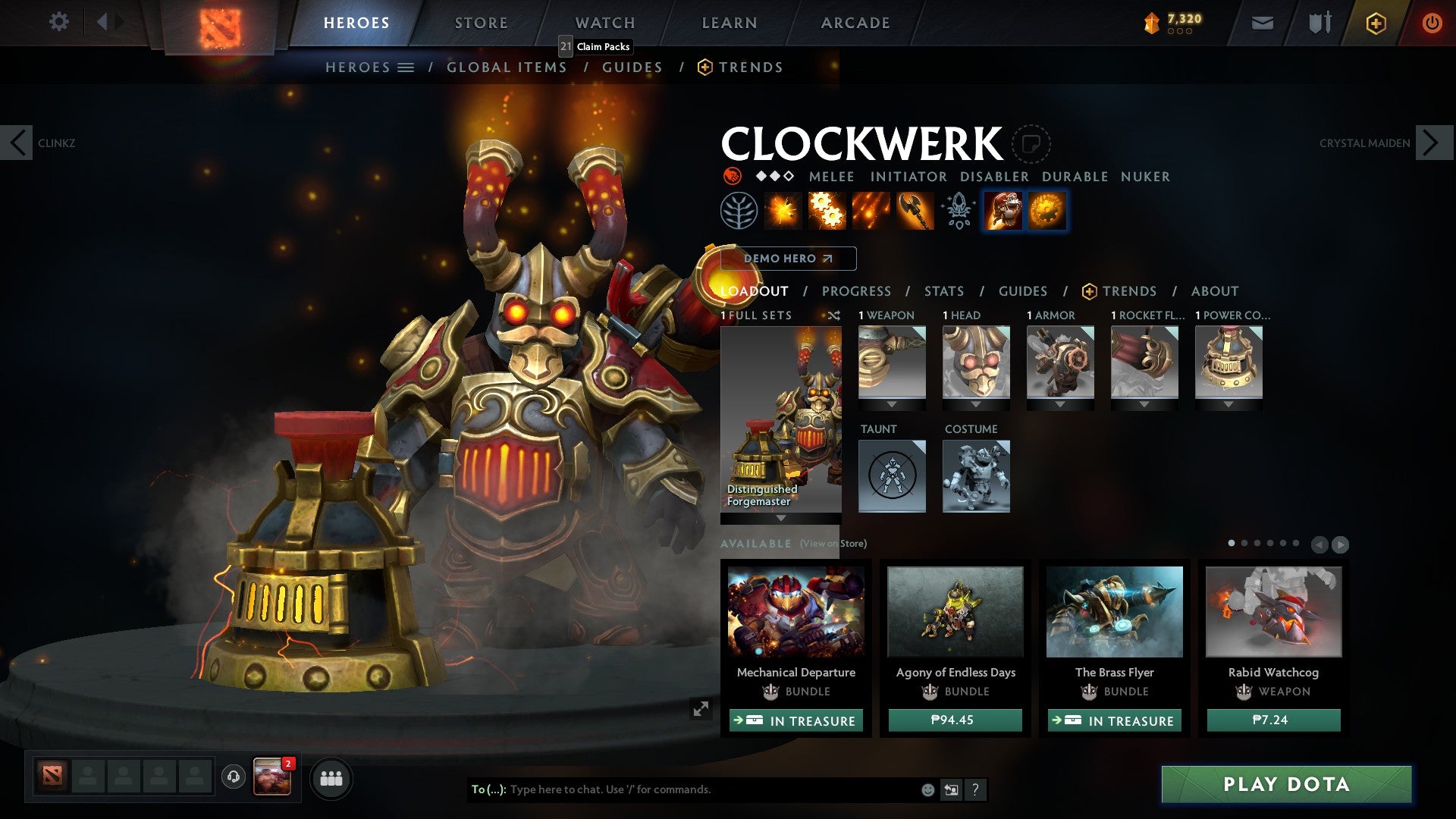This screenshot has height=819, width=1456.
Task: Expand the Weapon slot dropdown arrow
Action: point(892,405)
